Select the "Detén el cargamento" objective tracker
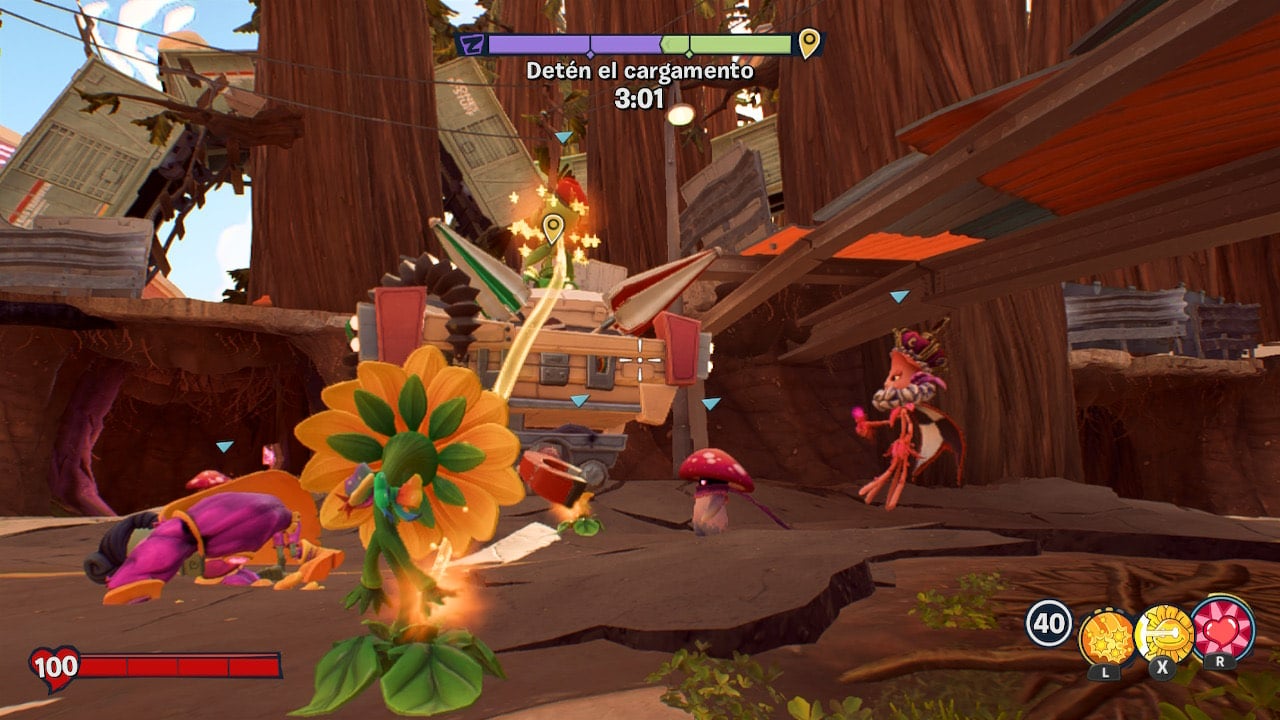 (640, 72)
